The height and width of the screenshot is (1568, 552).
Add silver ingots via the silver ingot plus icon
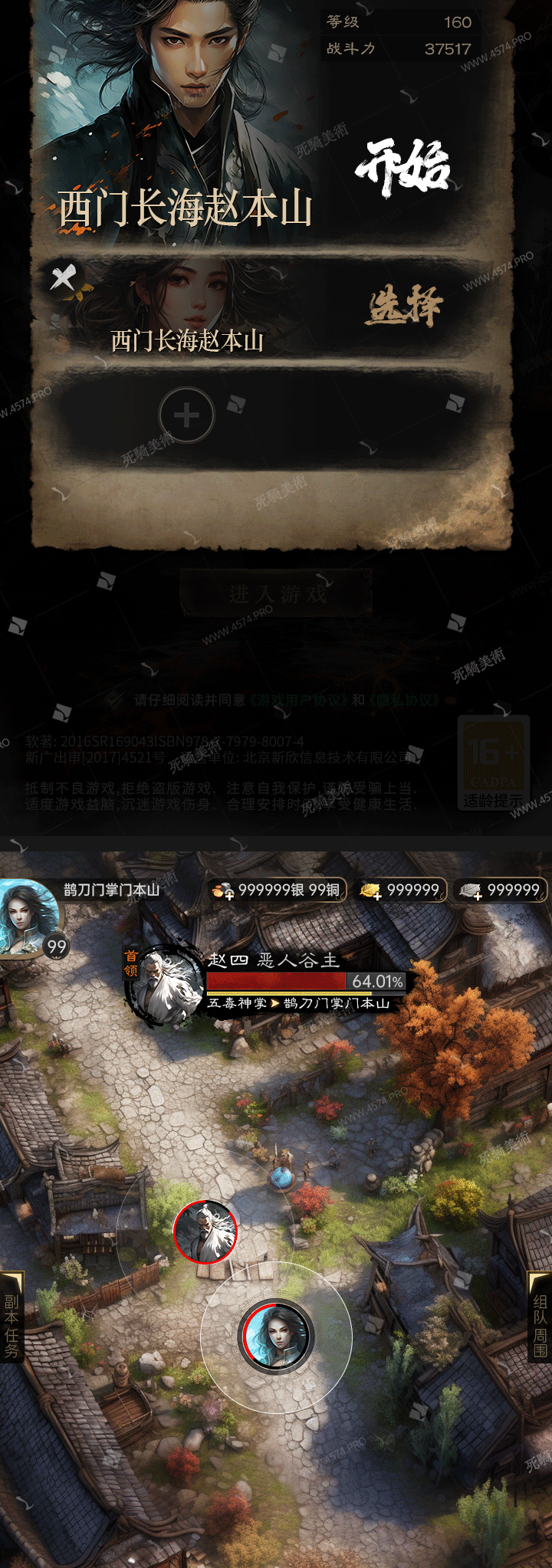(470, 891)
